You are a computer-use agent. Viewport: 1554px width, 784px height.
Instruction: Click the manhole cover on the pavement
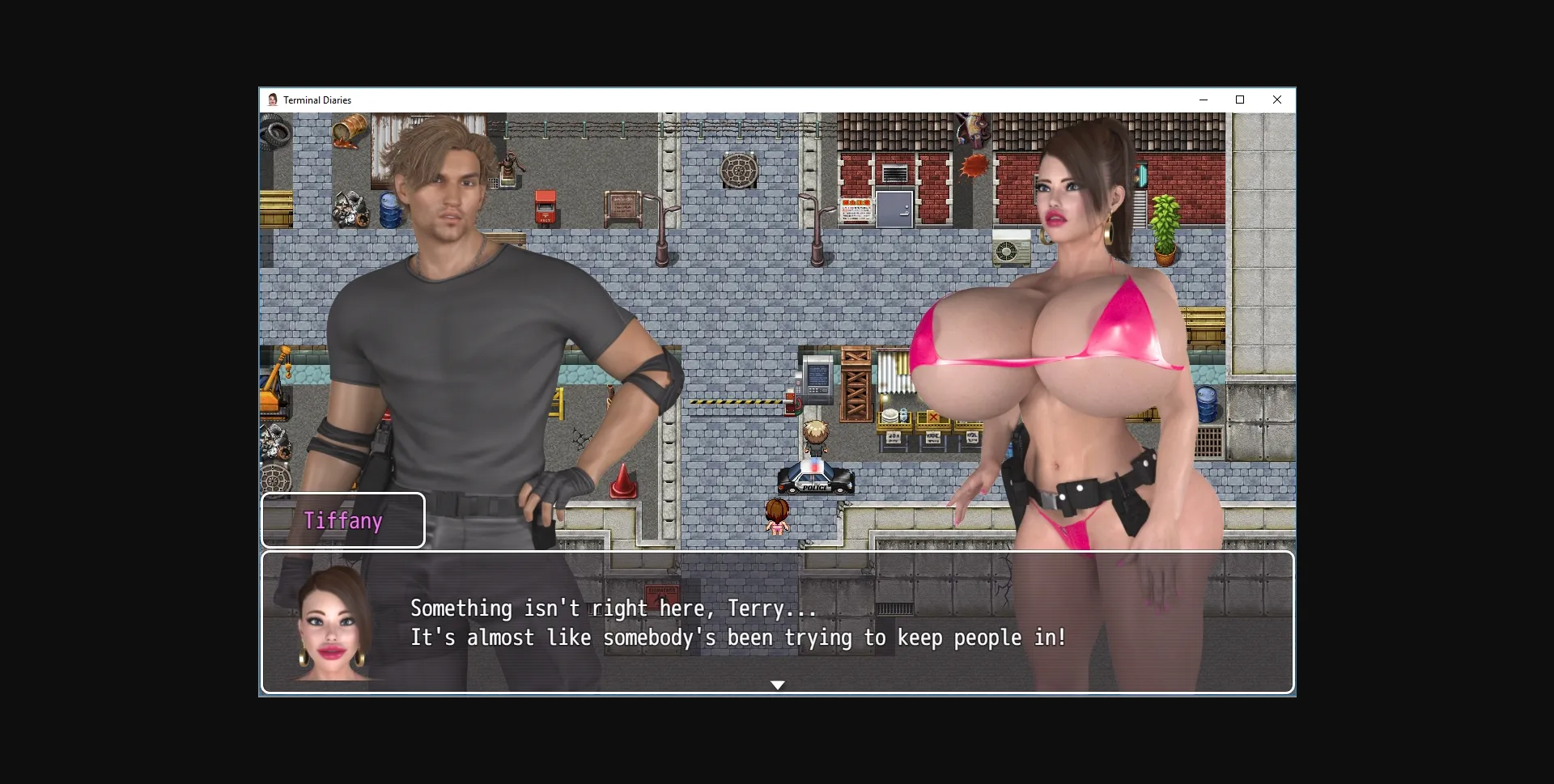tap(741, 170)
